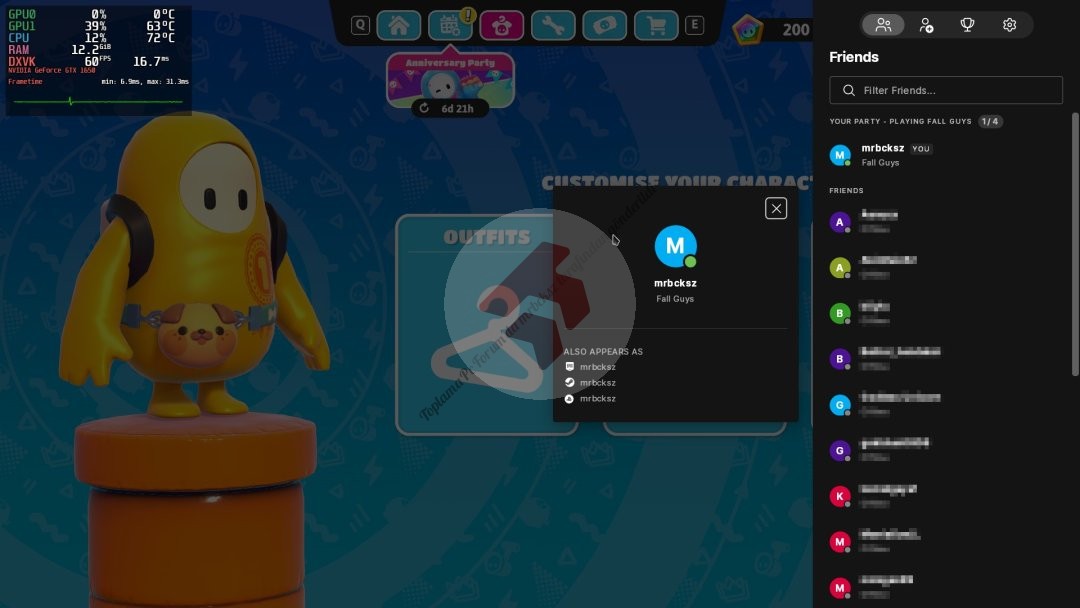
Task: Close the mrbcksz profile popup
Action: tap(776, 208)
